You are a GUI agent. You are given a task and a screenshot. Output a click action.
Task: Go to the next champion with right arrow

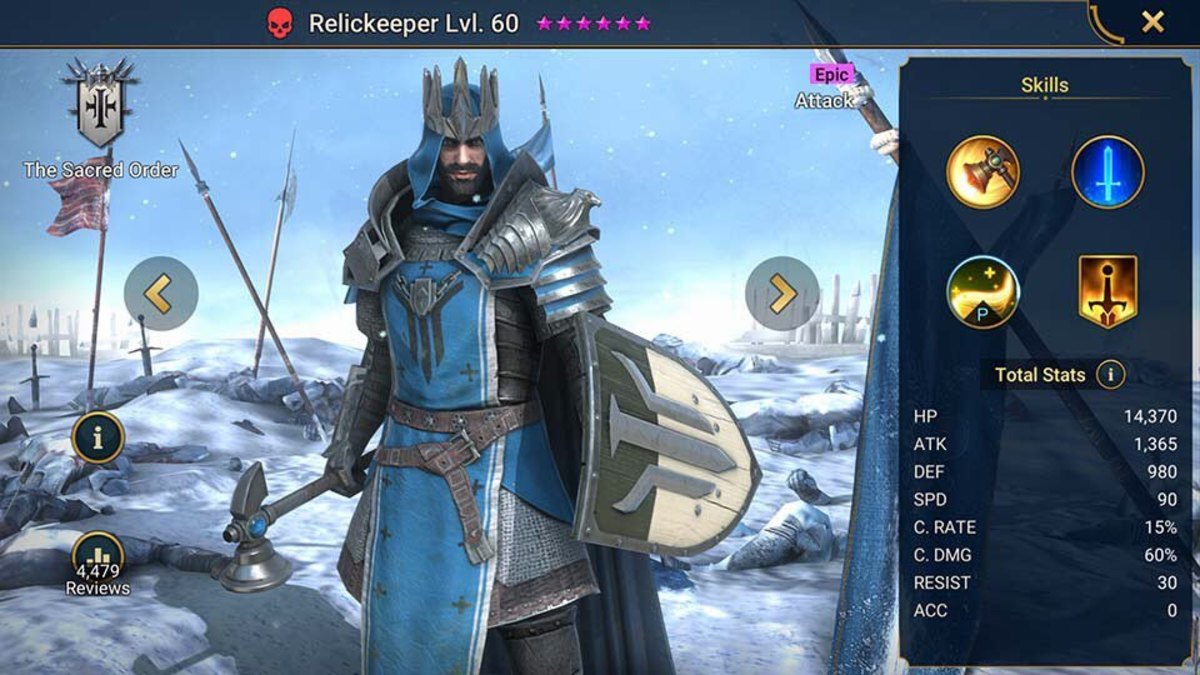(781, 293)
